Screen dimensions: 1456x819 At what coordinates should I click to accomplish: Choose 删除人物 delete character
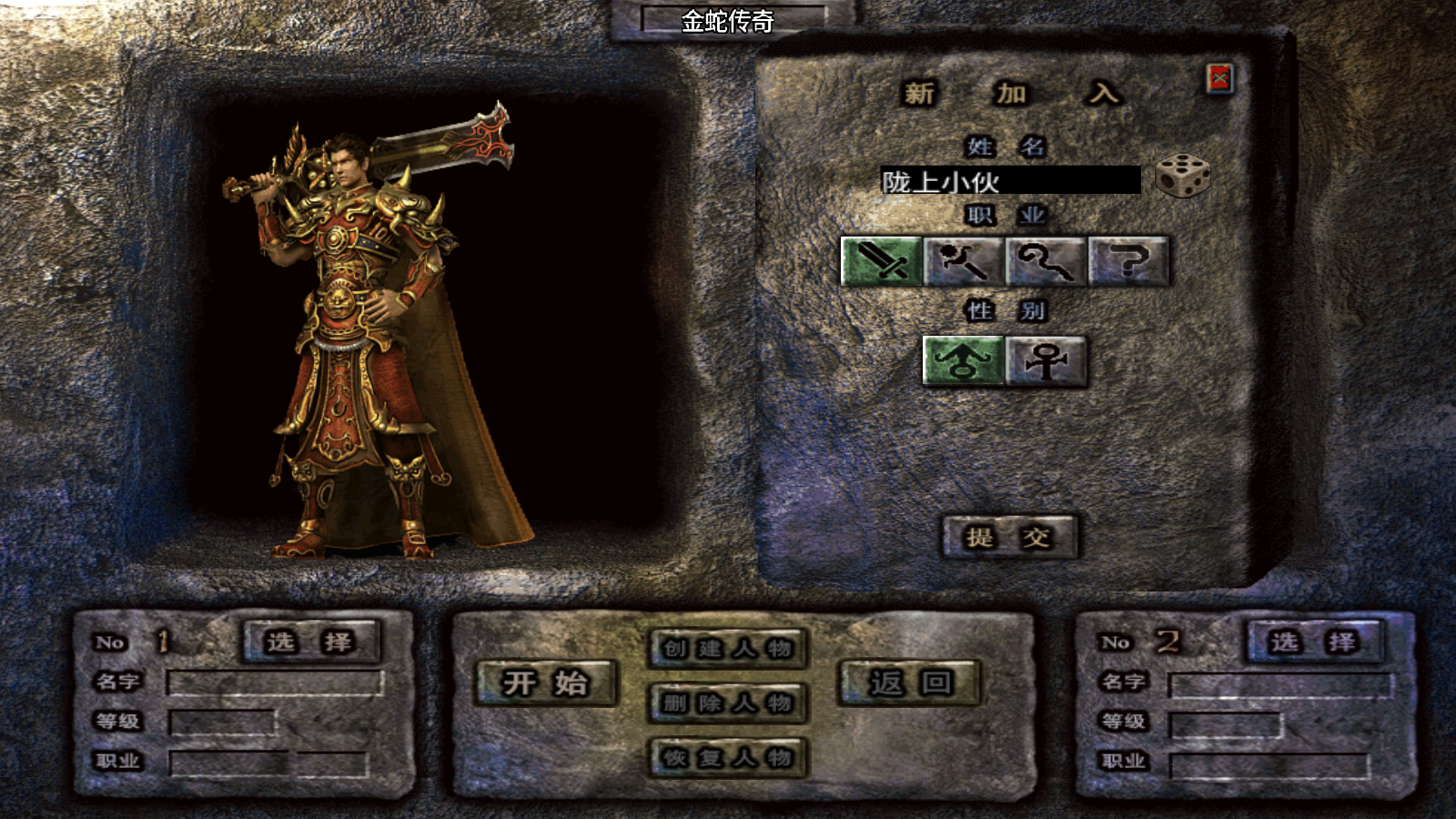(728, 703)
